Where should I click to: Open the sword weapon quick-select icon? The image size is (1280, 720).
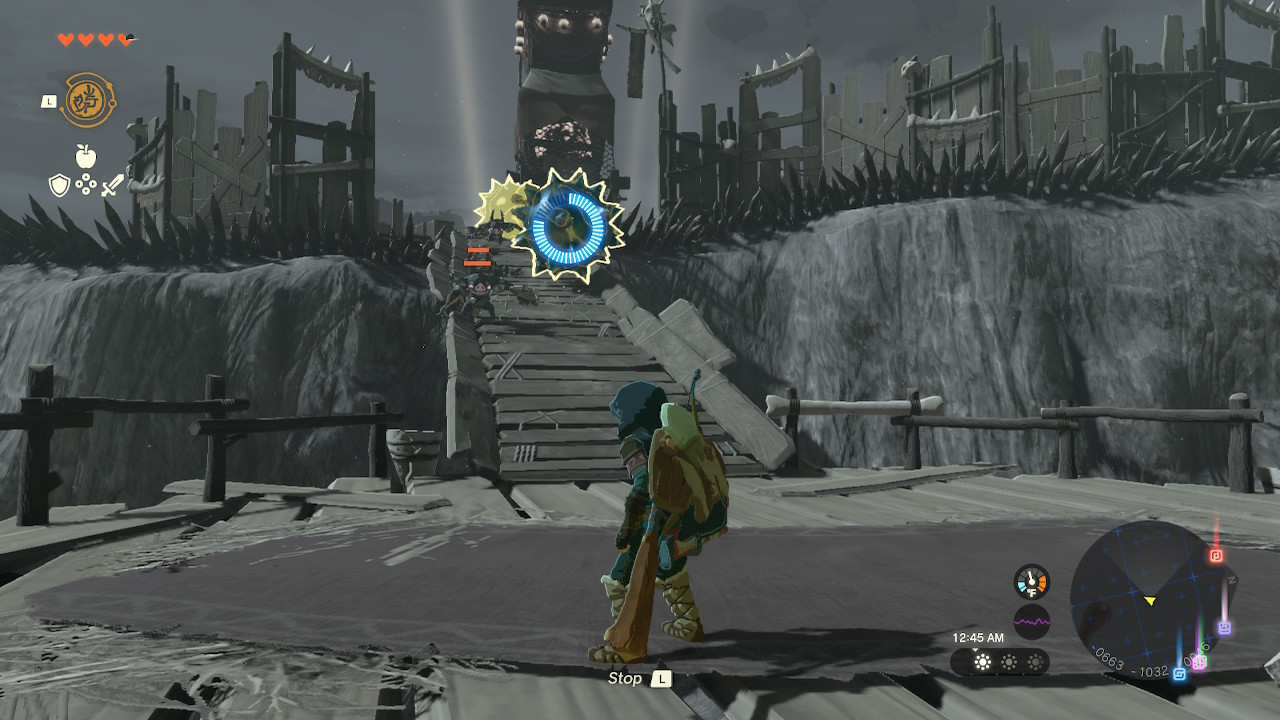coord(113,185)
